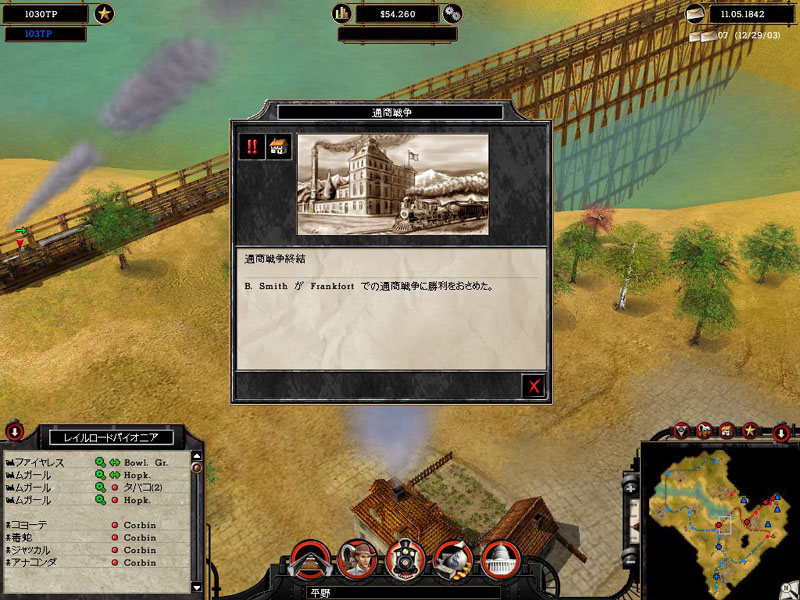Click the building icon in the dialog
Image resolution: width=800 pixels, height=600 pixels.
click(279, 147)
